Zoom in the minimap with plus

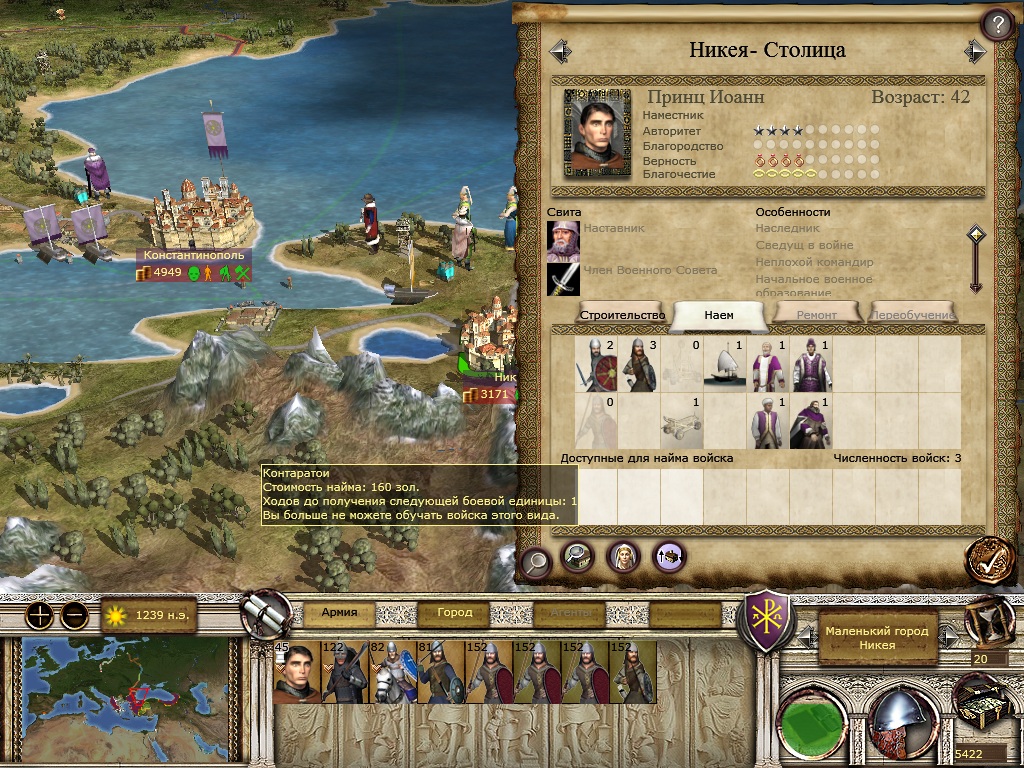tap(39, 615)
